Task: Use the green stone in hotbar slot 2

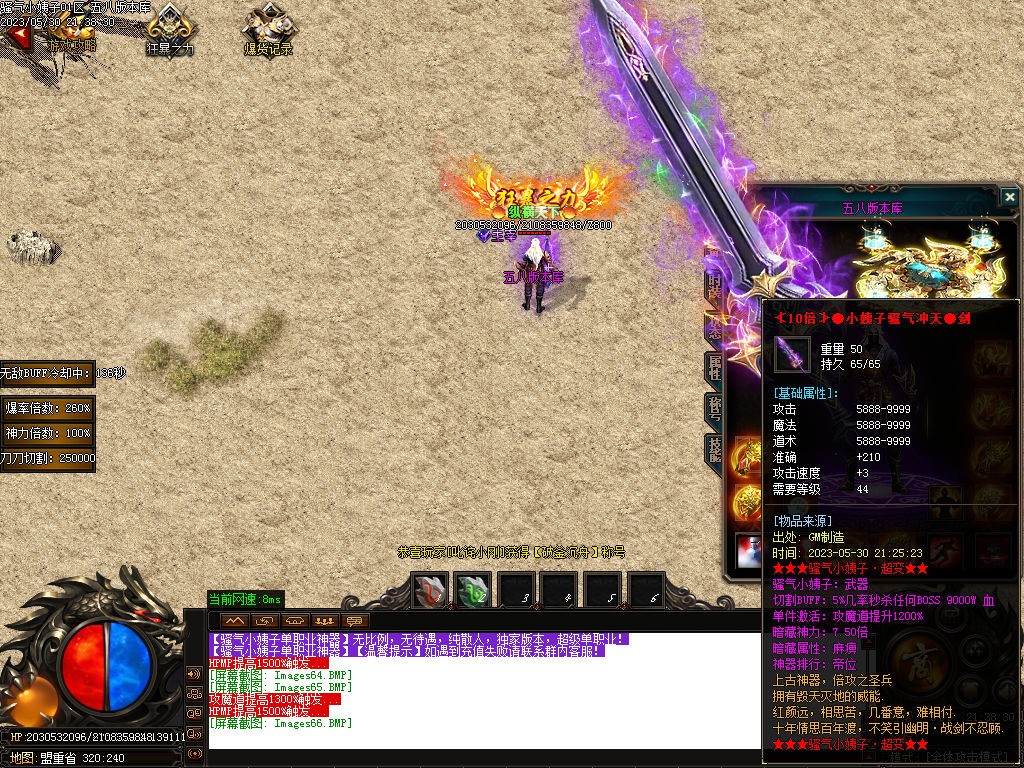Action: pyautogui.click(x=473, y=592)
